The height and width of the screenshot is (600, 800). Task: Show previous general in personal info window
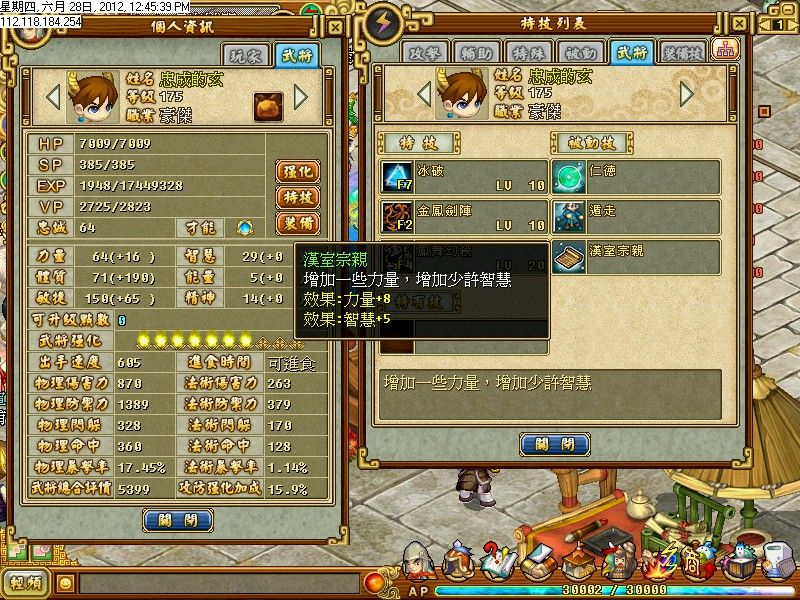(53, 96)
